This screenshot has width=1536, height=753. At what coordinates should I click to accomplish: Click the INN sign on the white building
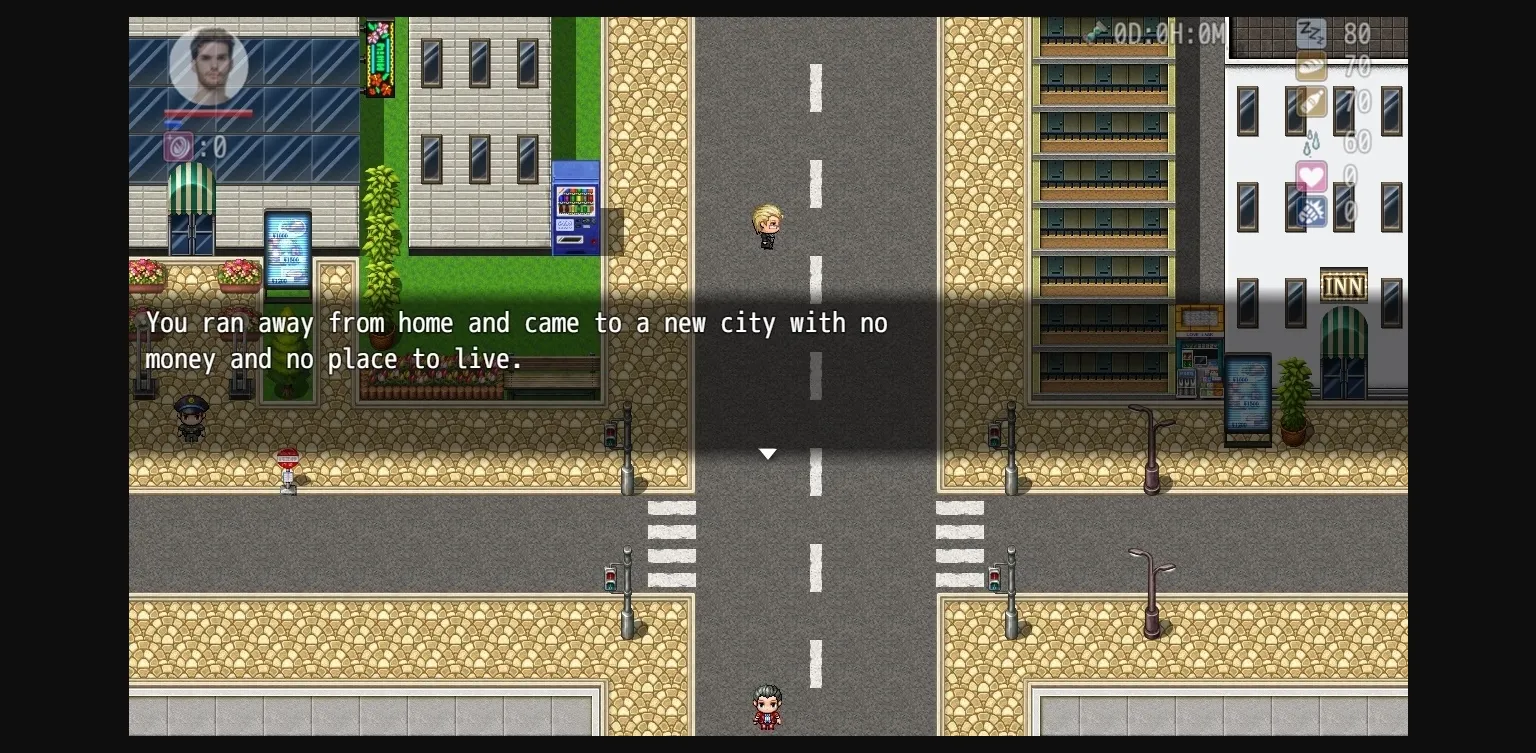1343,285
